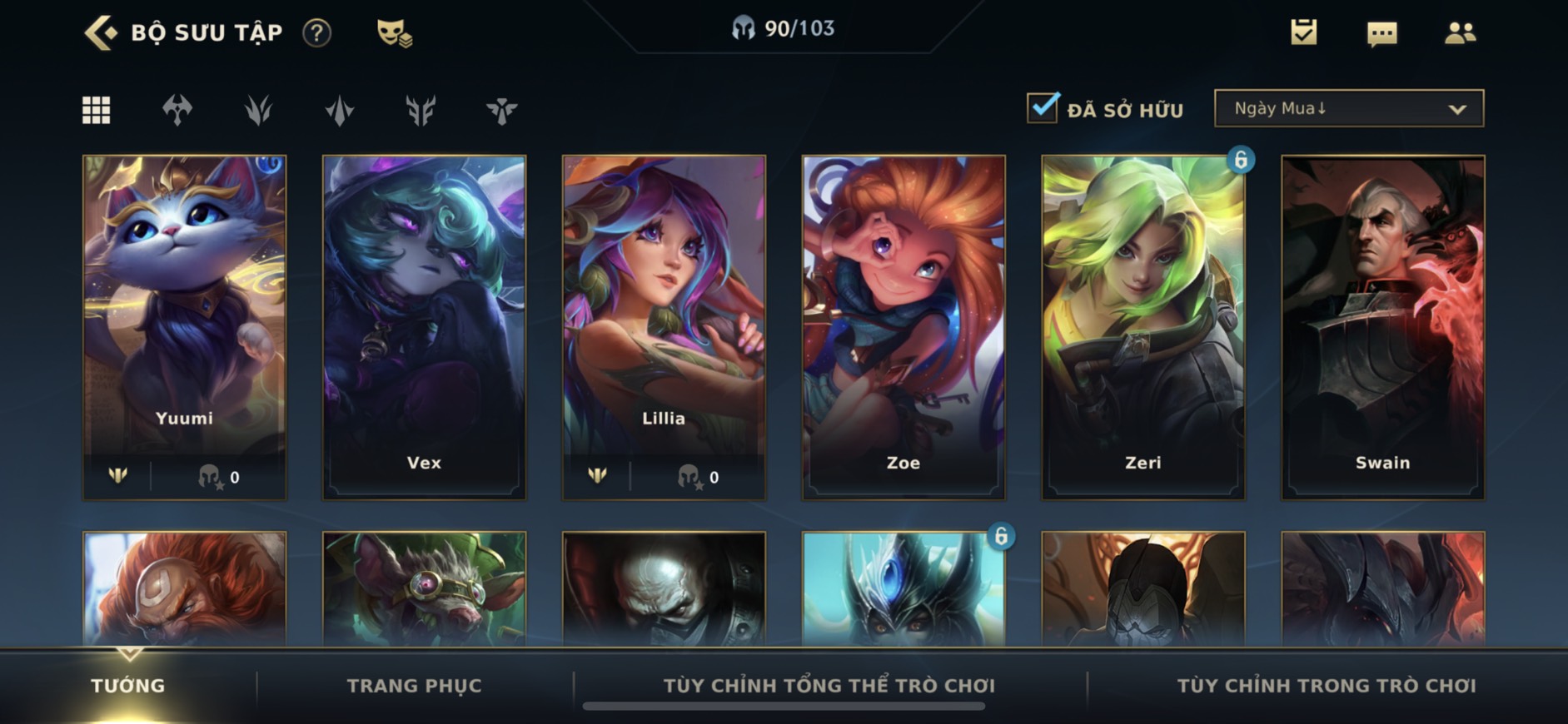Go back from the Bộ Sưu Tập screen
This screenshot has height=724, width=1568.
coord(102,33)
